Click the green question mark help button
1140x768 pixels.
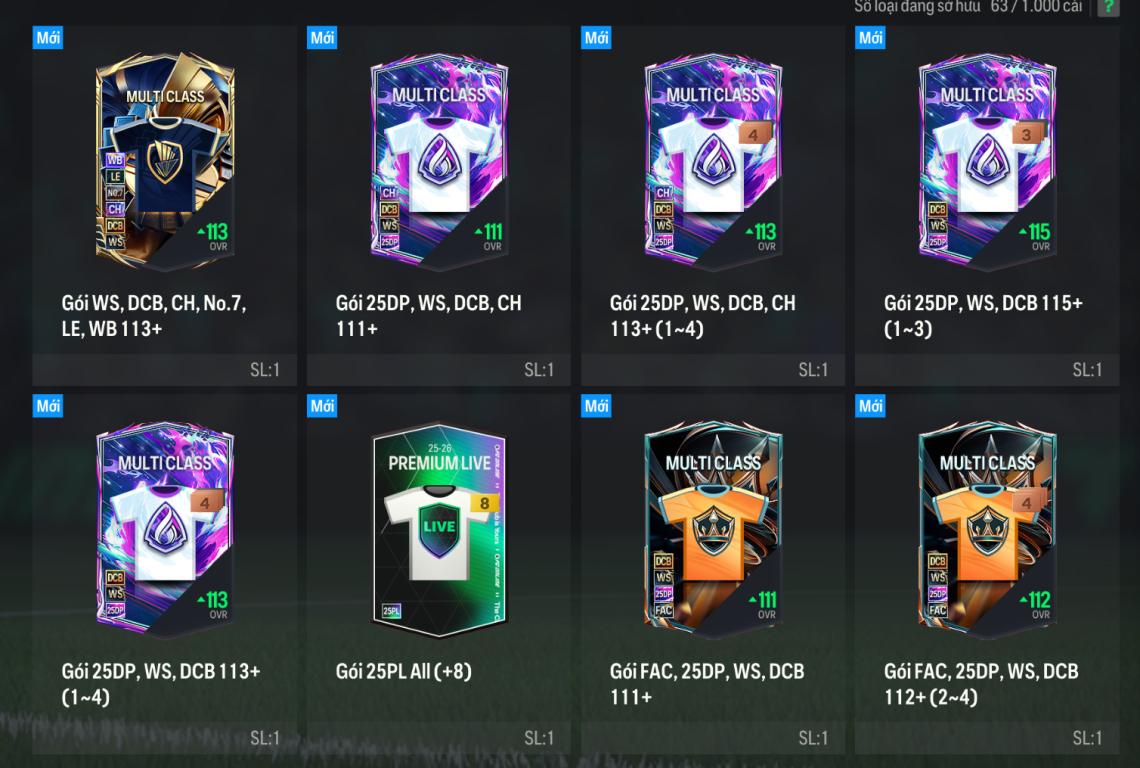point(1107,7)
